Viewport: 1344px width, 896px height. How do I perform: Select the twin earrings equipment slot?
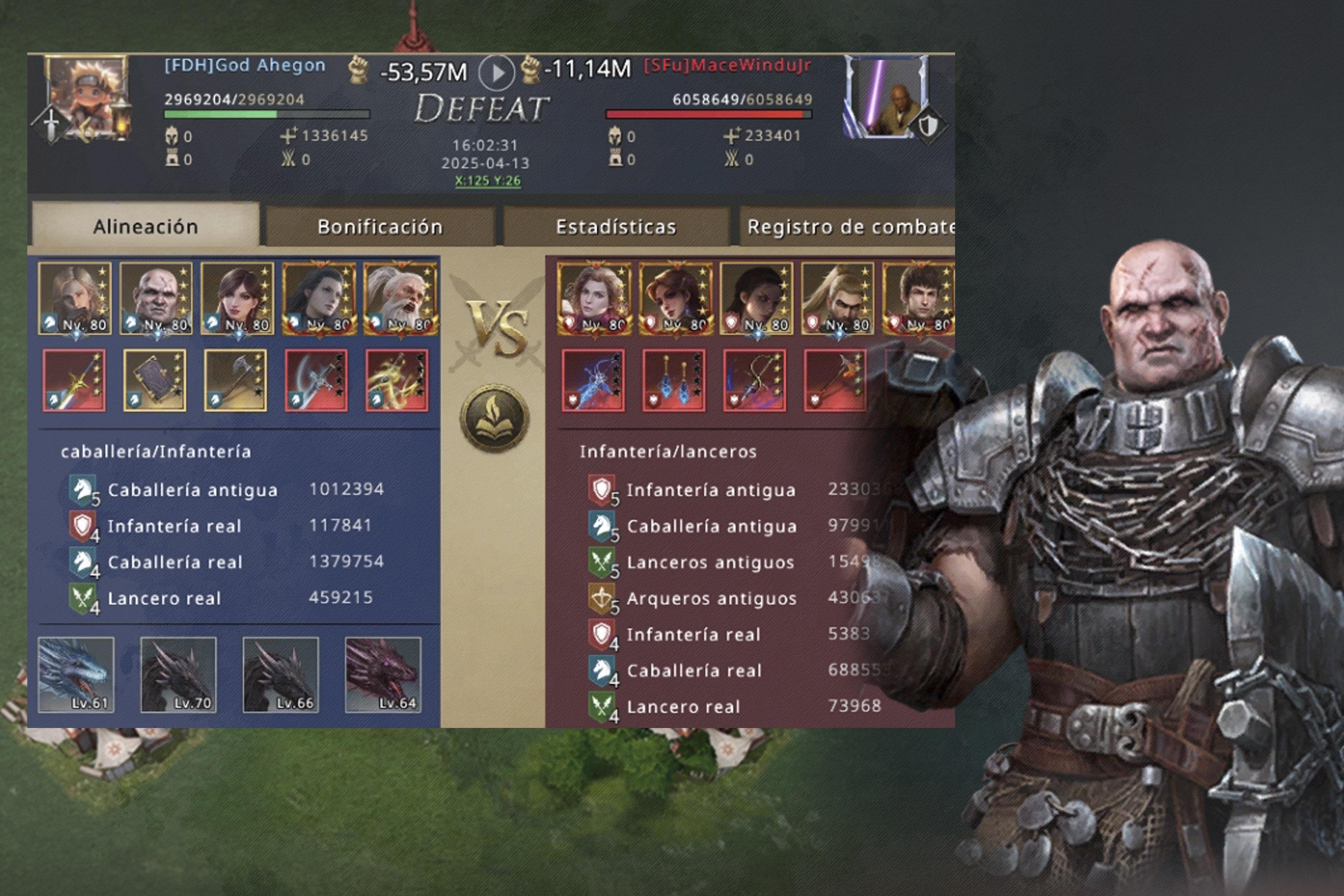(x=674, y=380)
